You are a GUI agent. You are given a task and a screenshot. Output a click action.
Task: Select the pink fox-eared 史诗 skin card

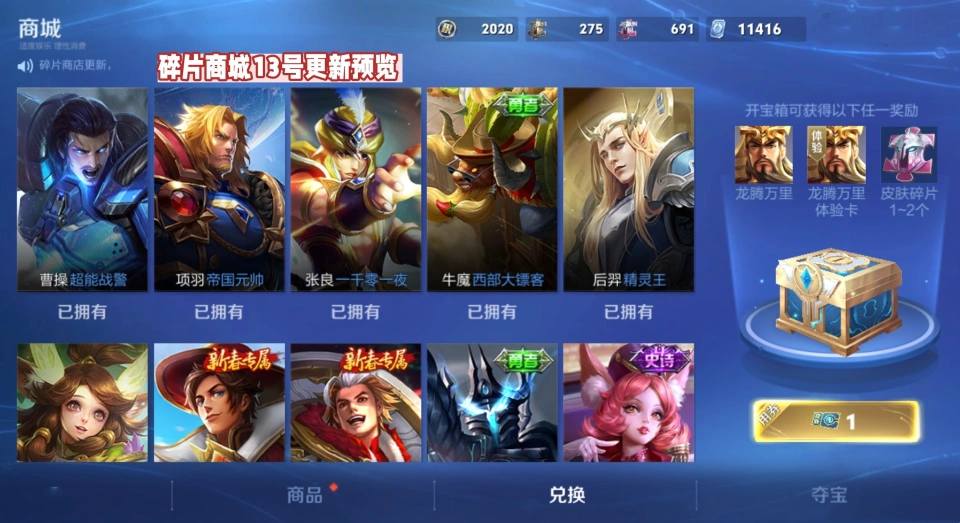point(628,403)
